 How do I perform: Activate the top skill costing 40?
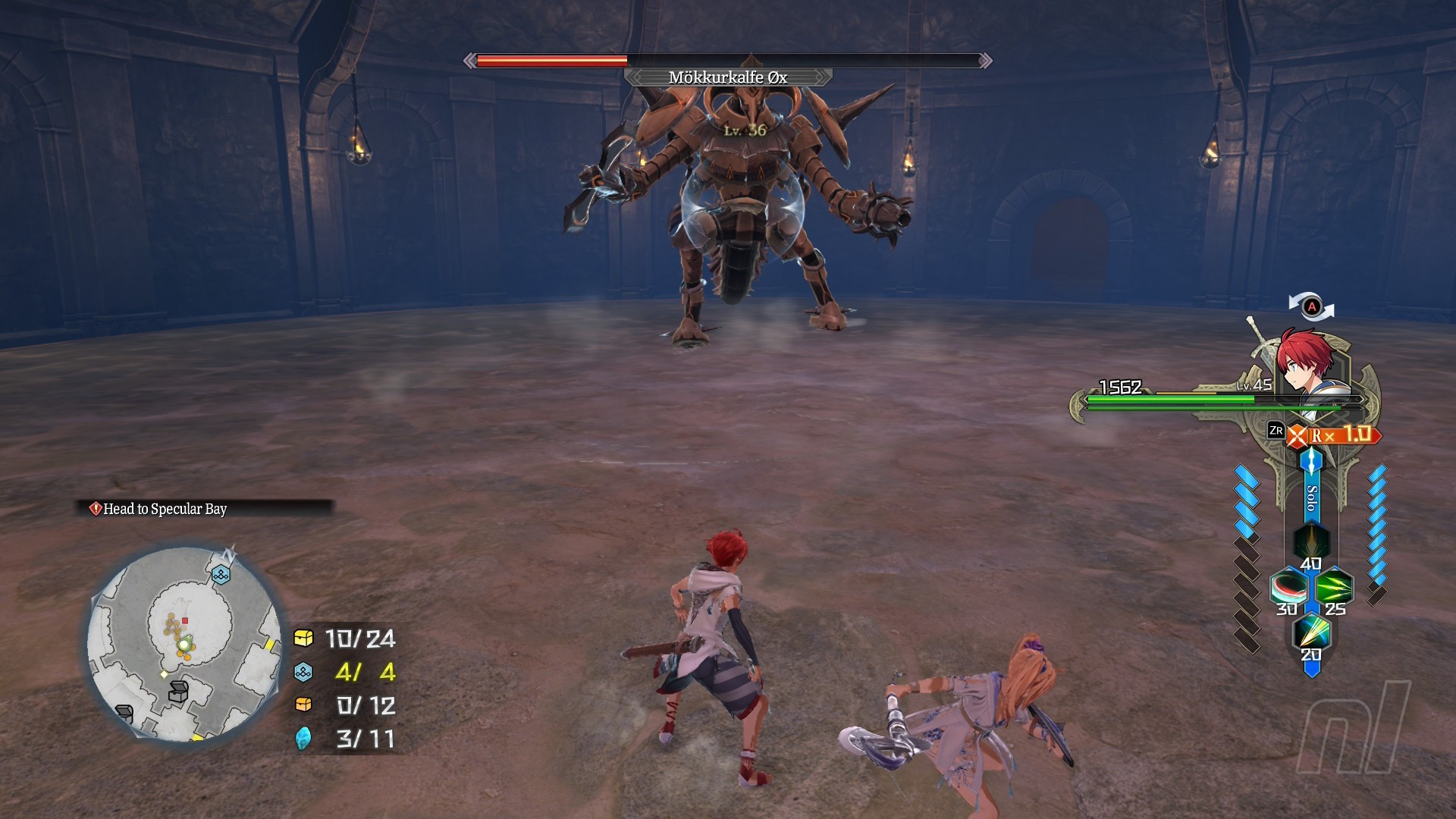click(x=1311, y=543)
